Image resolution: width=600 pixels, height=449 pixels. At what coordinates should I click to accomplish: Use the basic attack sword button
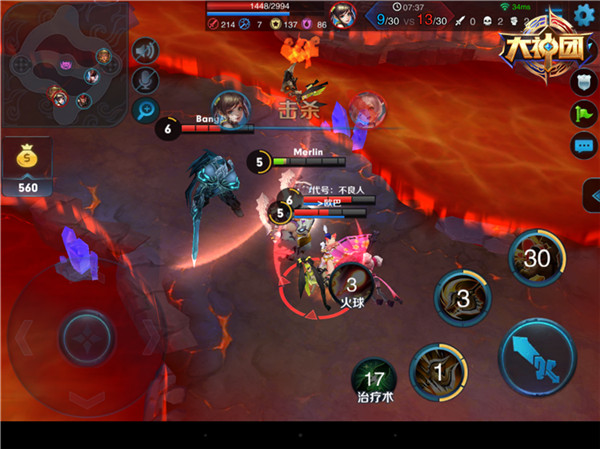point(538,356)
